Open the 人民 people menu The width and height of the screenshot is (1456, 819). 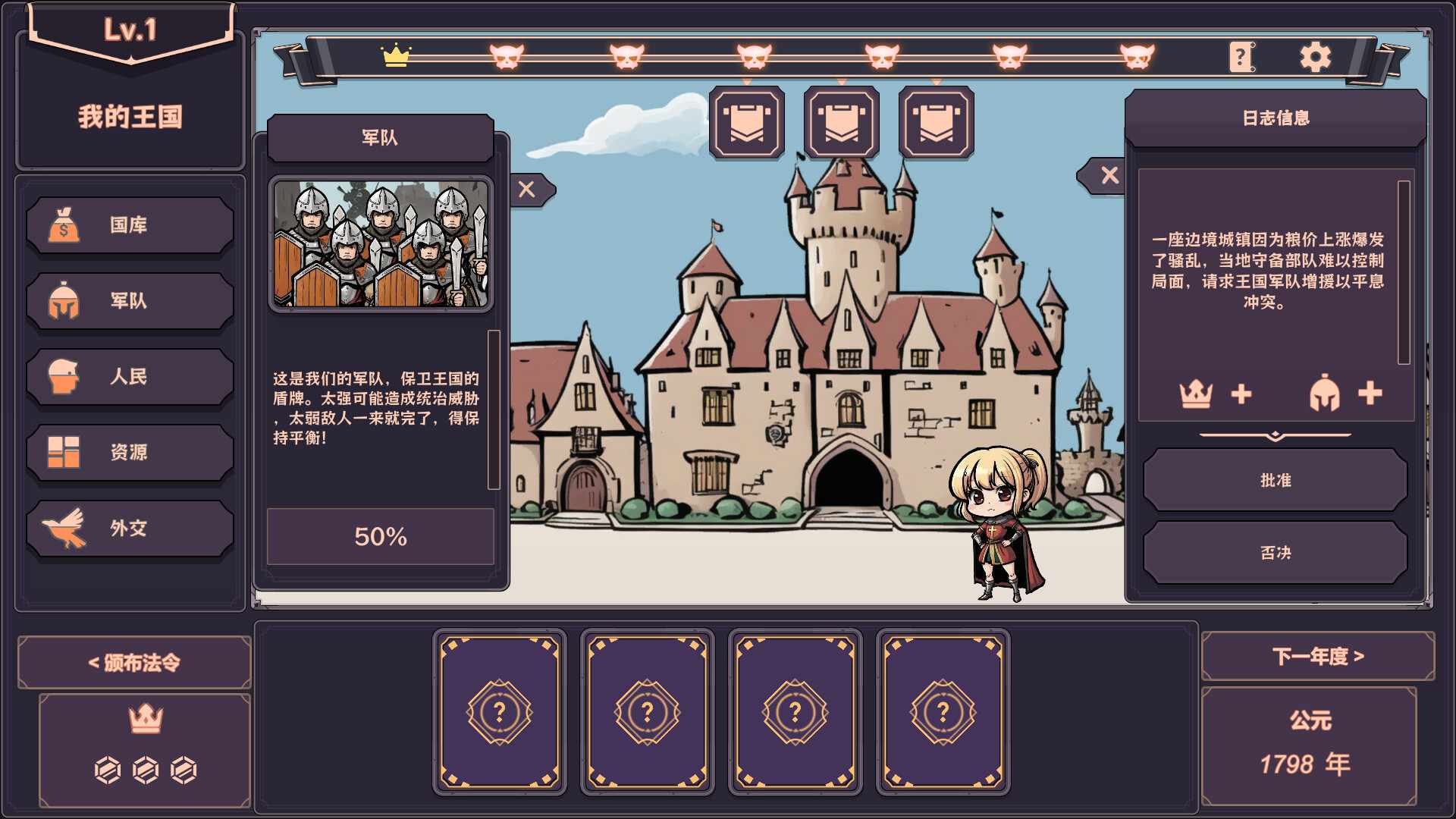pos(130,377)
